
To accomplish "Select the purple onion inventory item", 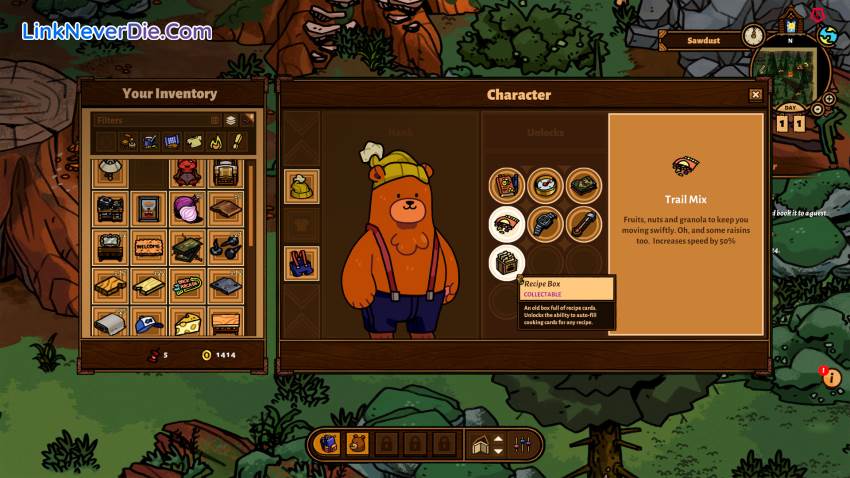I will (186, 208).
